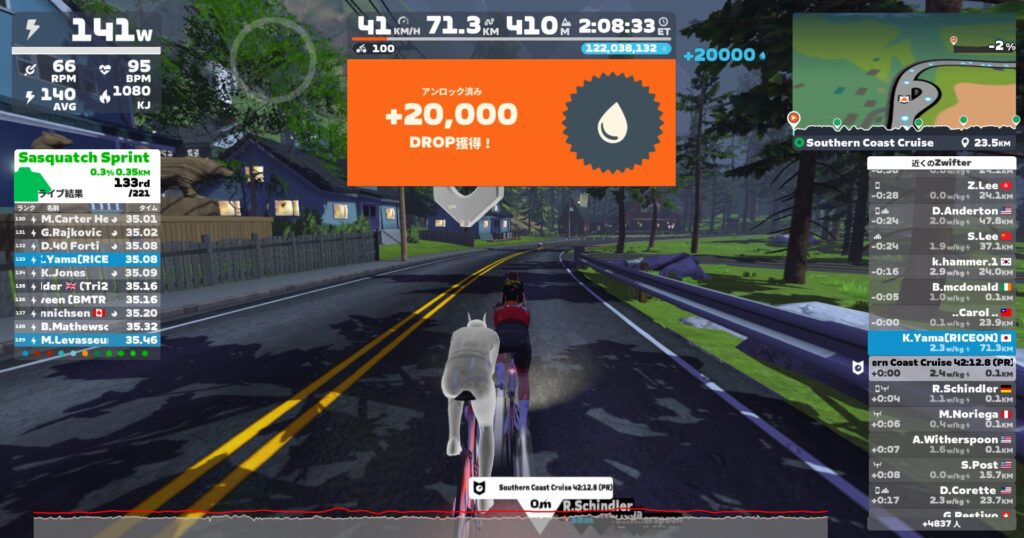Select D.Corette in nearby Zwifters
Viewport: 1024px width, 538px height.
click(940, 495)
